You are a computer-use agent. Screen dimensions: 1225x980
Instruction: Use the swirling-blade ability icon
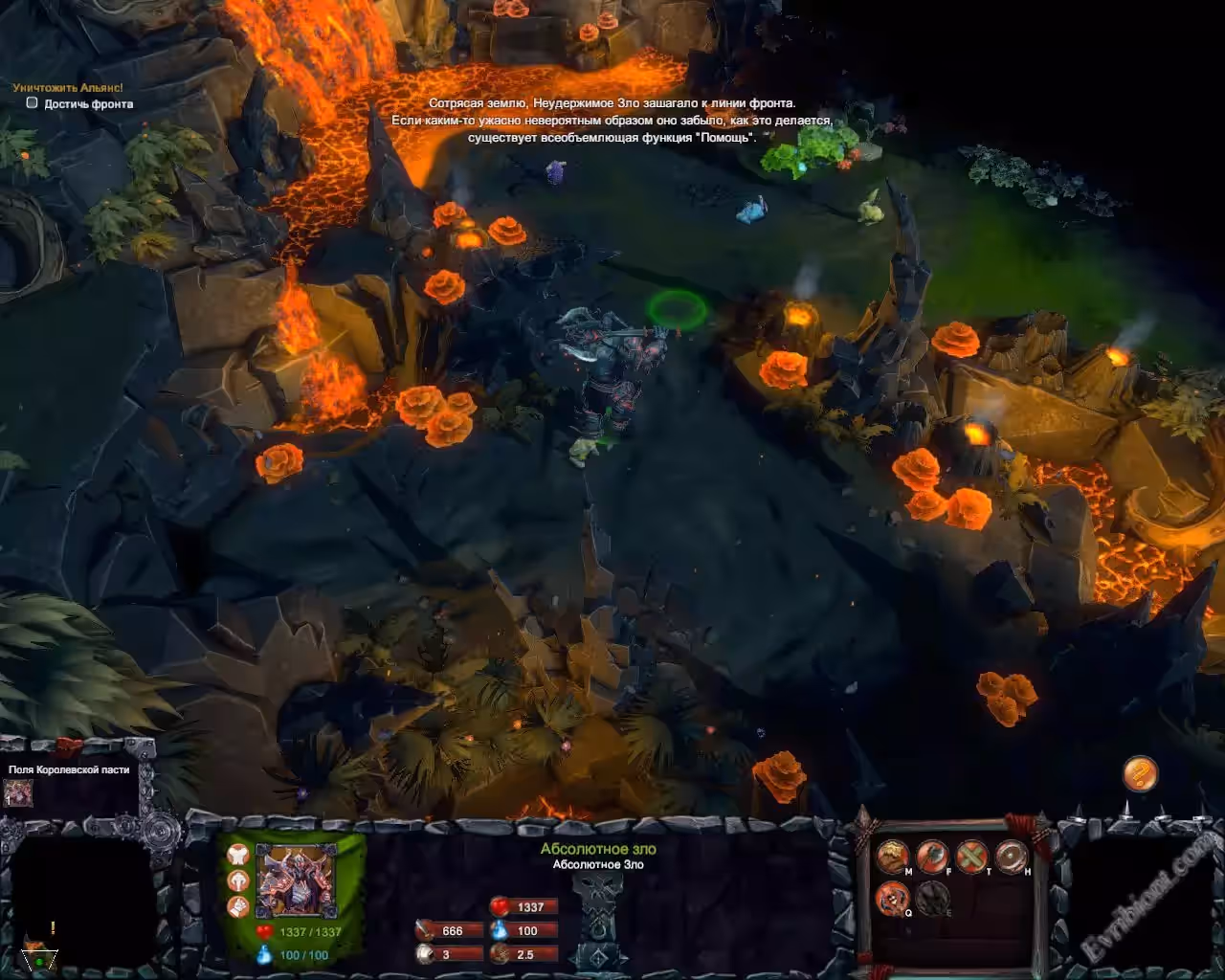pos(892,898)
